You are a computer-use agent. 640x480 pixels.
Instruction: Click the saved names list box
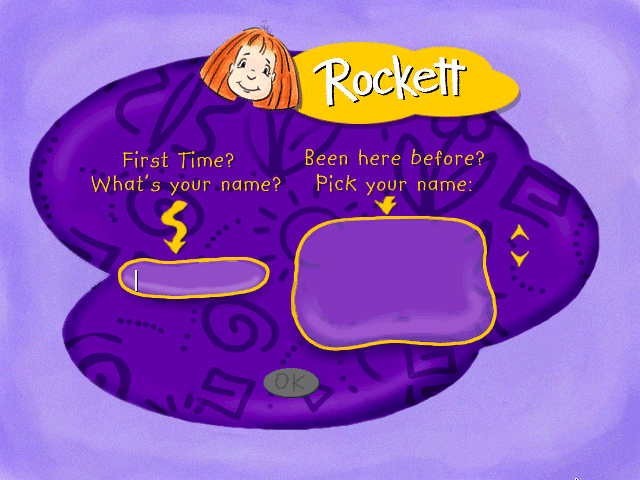coord(393,282)
